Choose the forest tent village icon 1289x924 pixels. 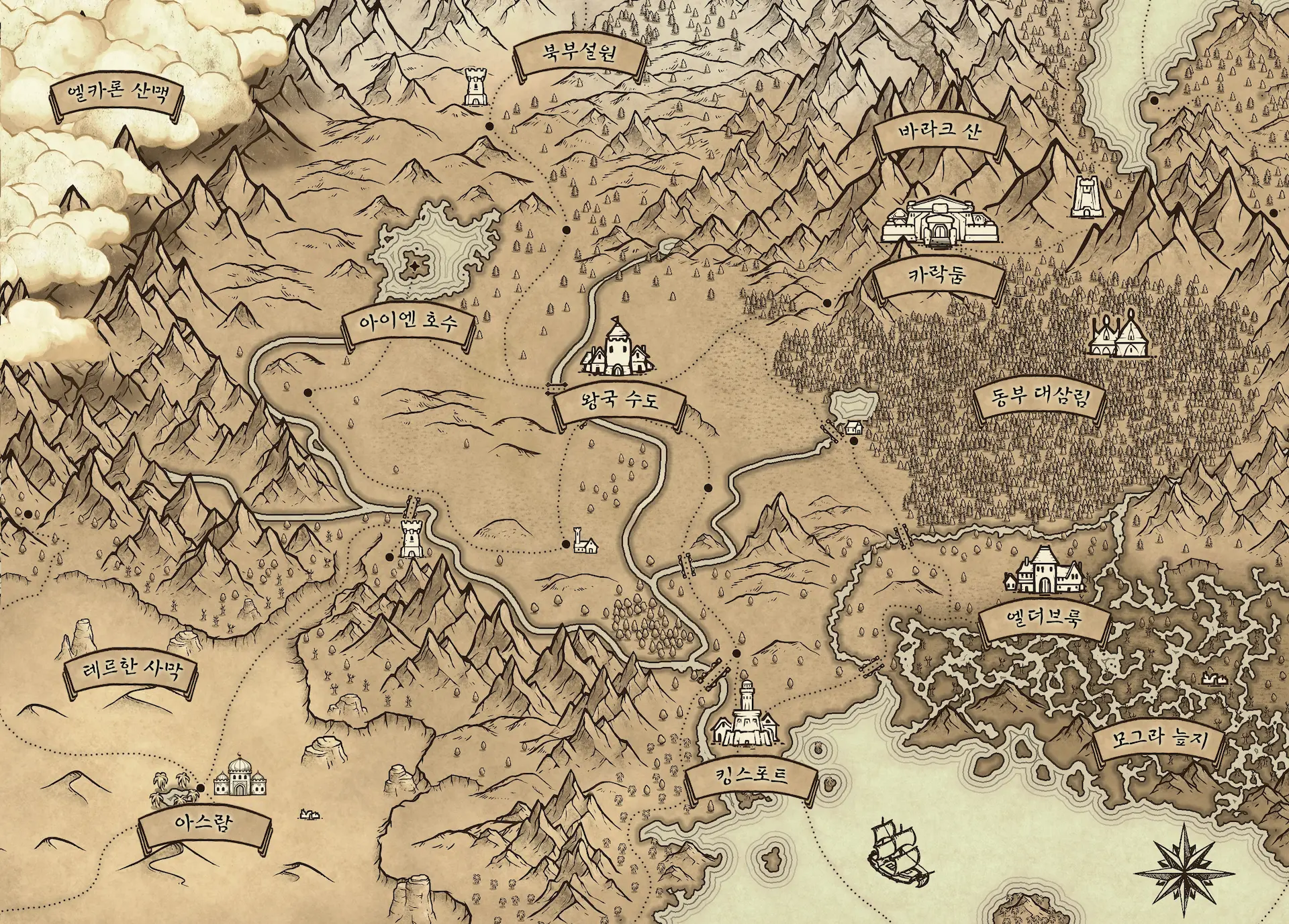click(1118, 336)
